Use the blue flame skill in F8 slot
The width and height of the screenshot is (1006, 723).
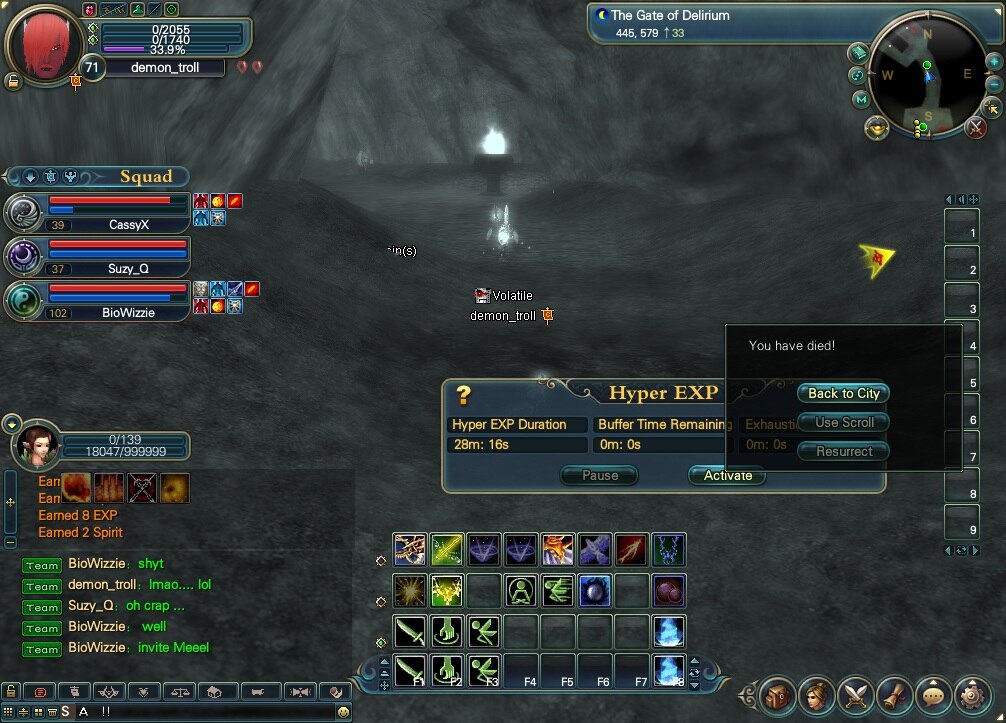(x=669, y=669)
